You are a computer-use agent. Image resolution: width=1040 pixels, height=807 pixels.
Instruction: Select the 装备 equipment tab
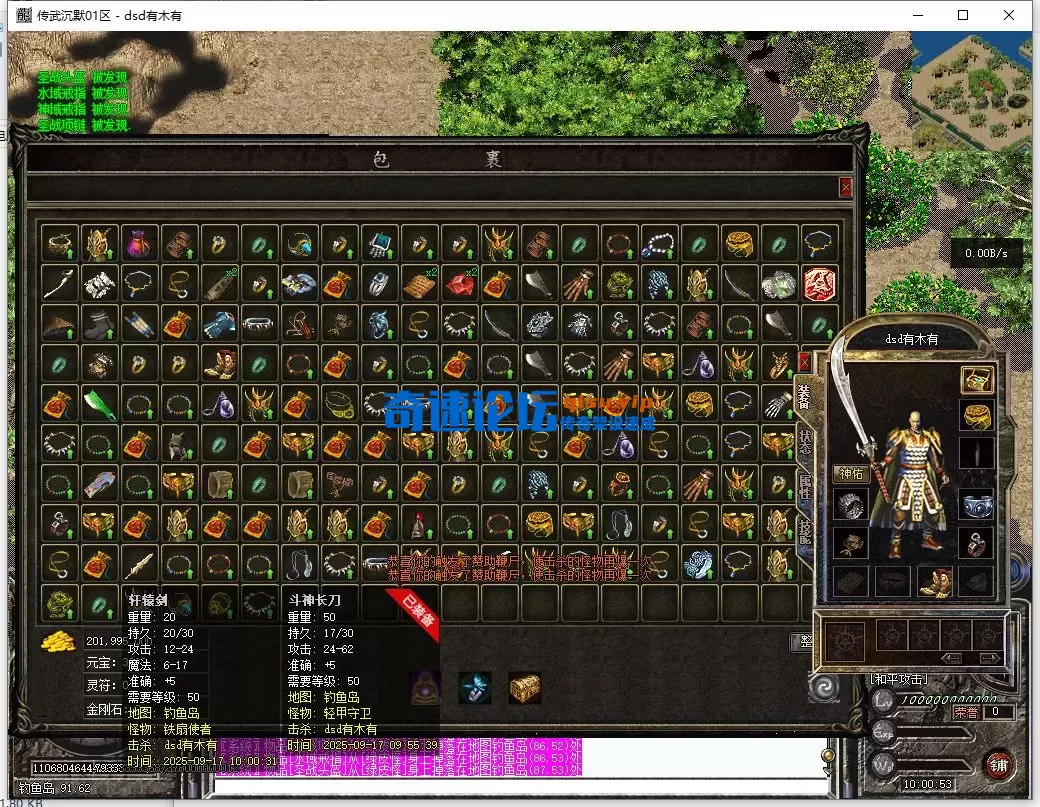[802, 394]
